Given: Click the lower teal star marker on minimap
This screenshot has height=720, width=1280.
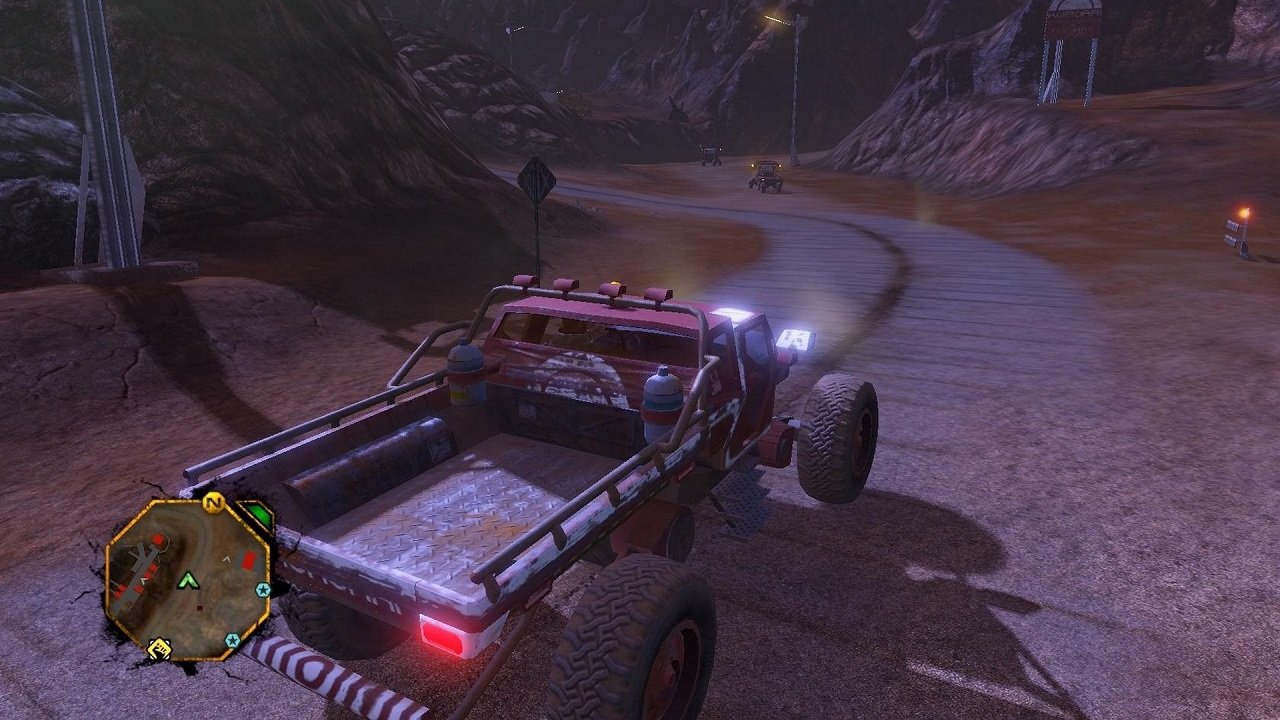Looking at the screenshot, I should (x=232, y=640).
